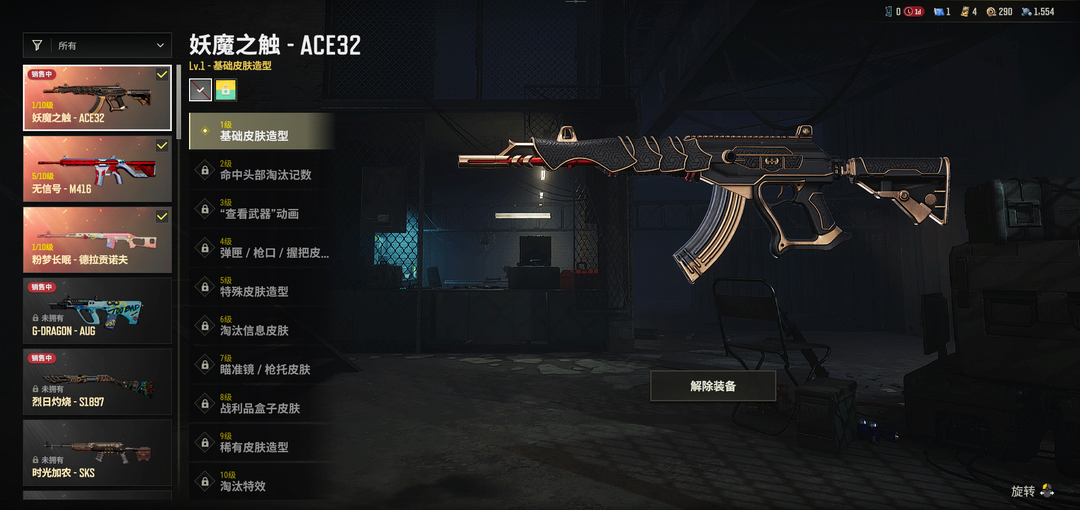This screenshot has height=510, width=1080.
Task: Open level 2 命中头部淘汰记数 row
Action: (x=261, y=170)
